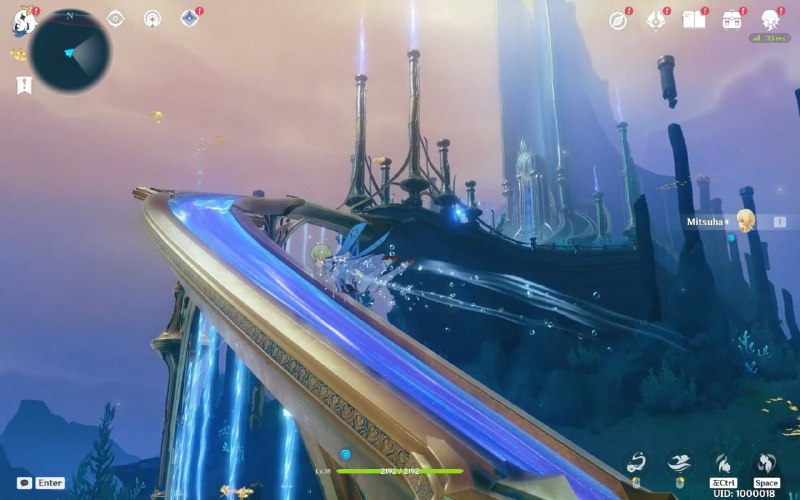
Task: Open the quest bookmark icon below Paimon
Action: (x=25, y=85)
